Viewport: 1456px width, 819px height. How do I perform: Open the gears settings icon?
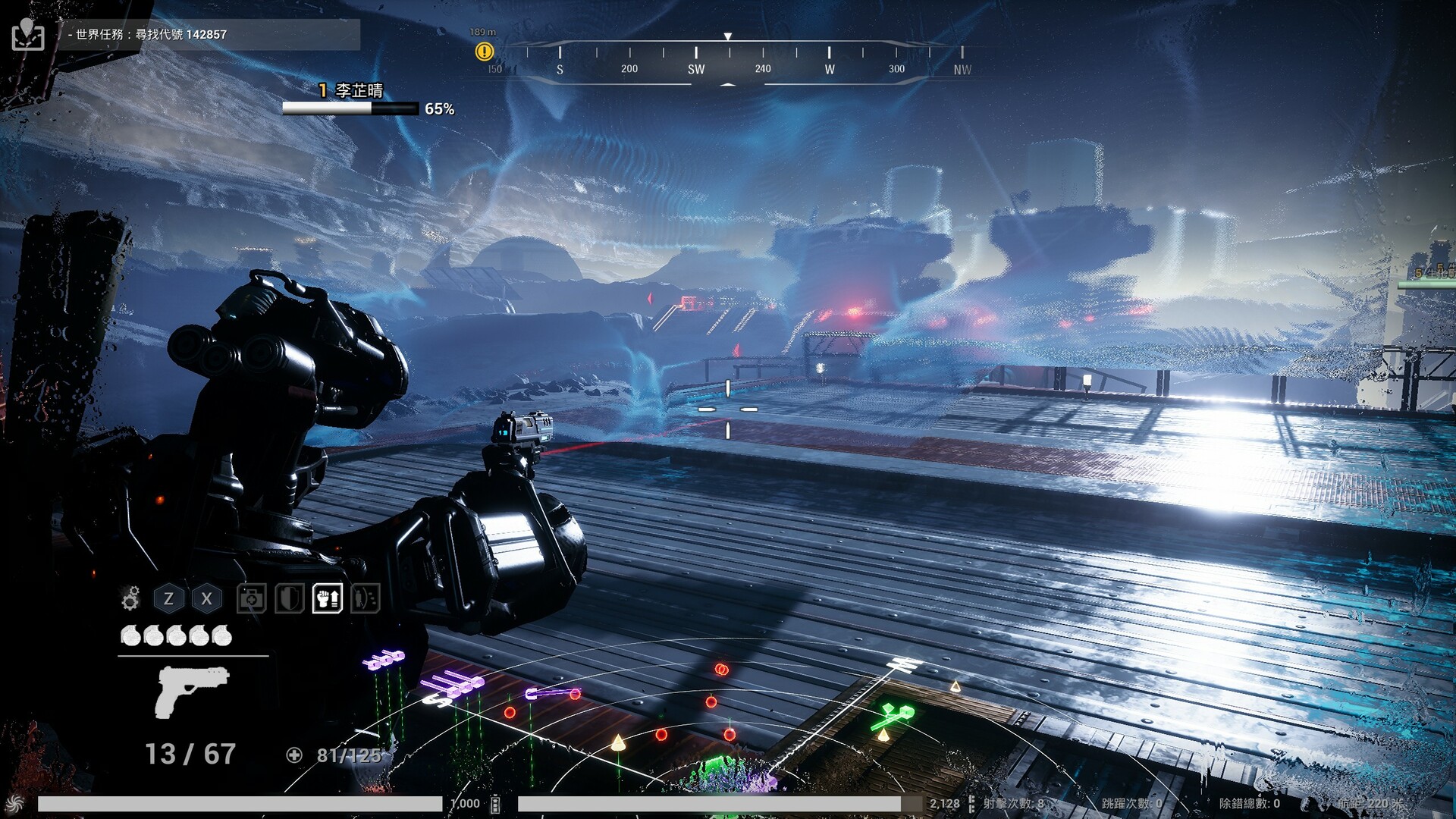[x=130, y=599]
